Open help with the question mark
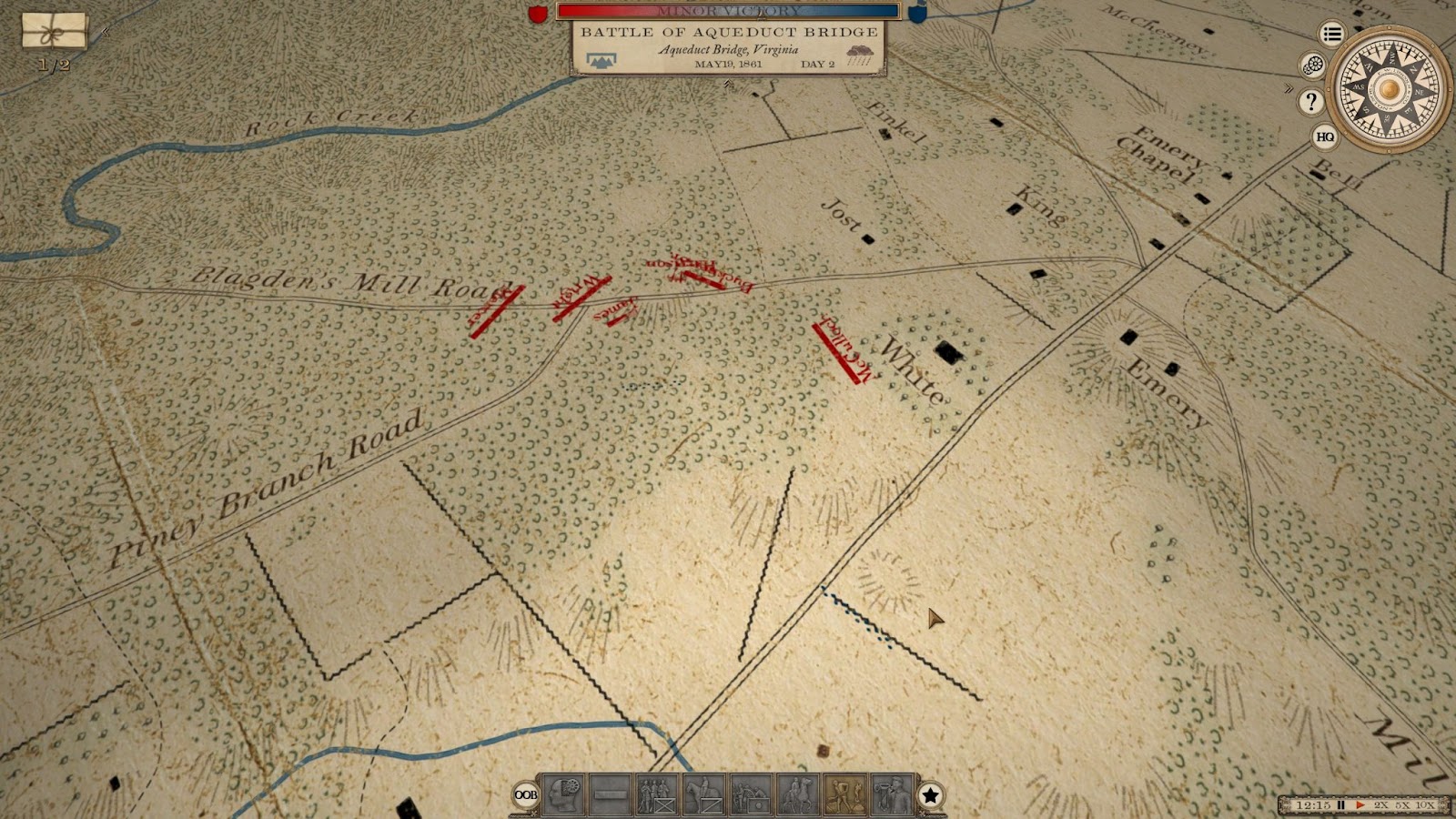 coord(1311,101)
